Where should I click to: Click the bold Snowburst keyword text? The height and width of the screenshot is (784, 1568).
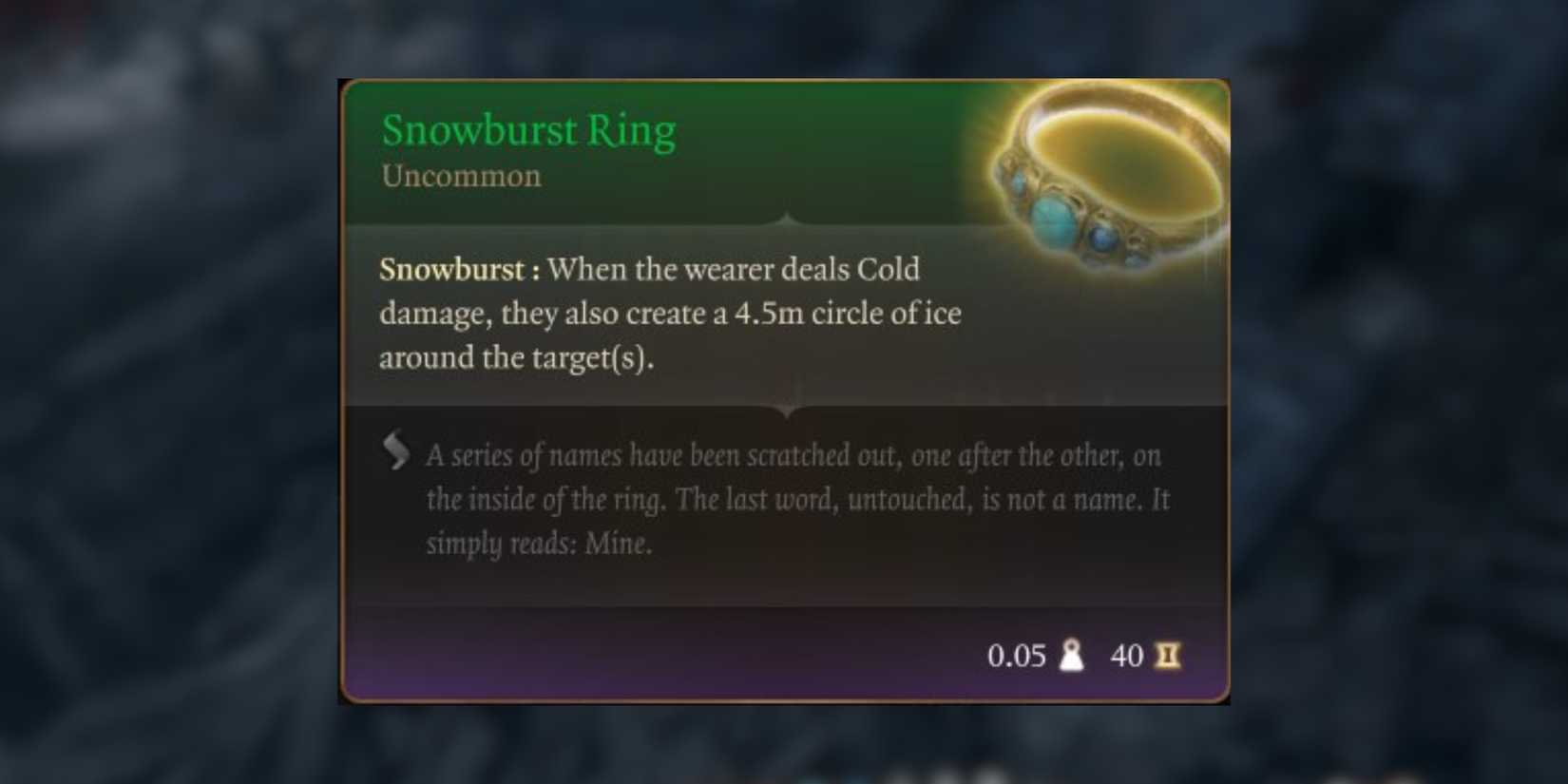tap(453, 270)
